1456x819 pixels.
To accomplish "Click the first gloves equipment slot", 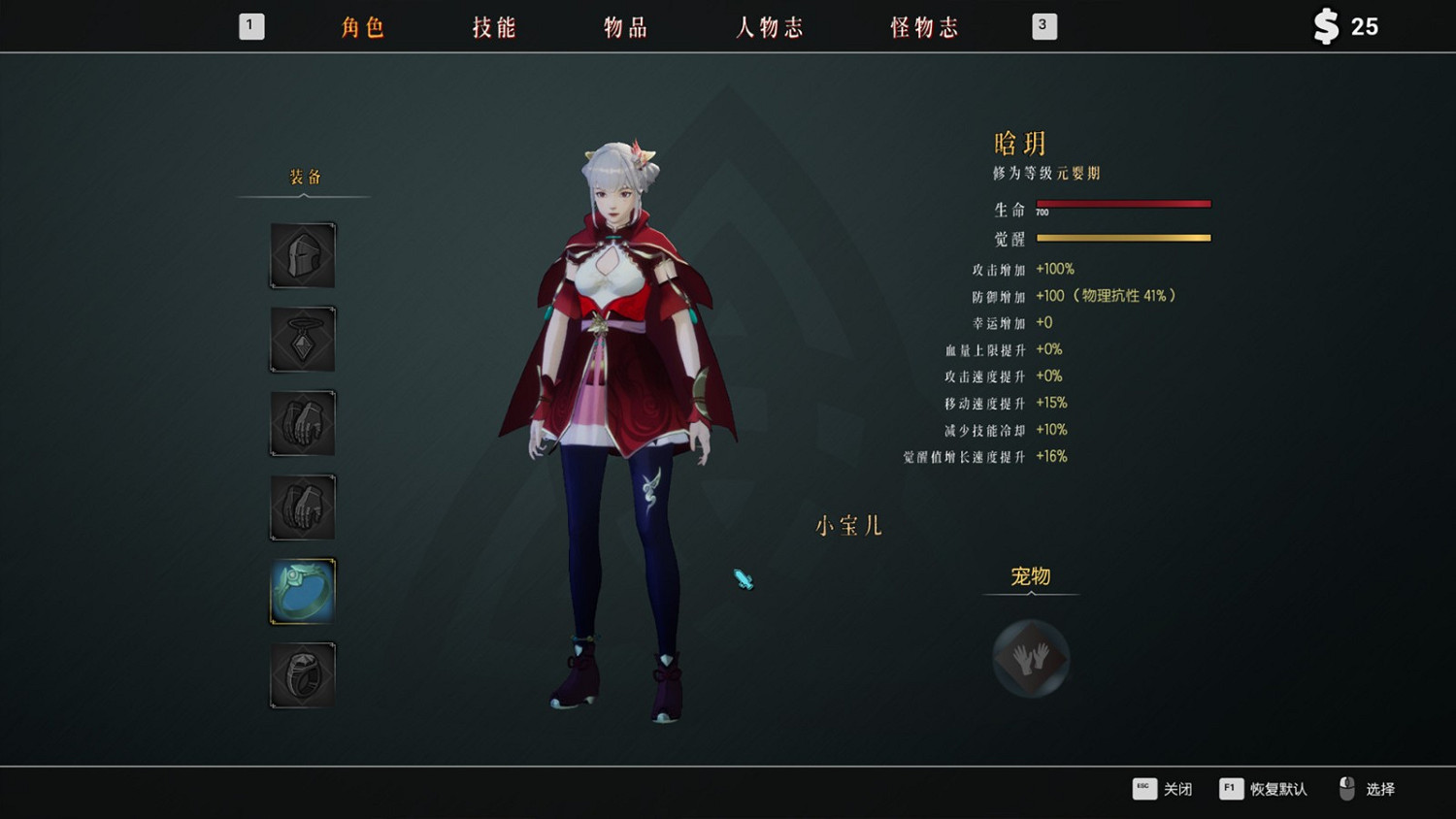I will [302, 422].
